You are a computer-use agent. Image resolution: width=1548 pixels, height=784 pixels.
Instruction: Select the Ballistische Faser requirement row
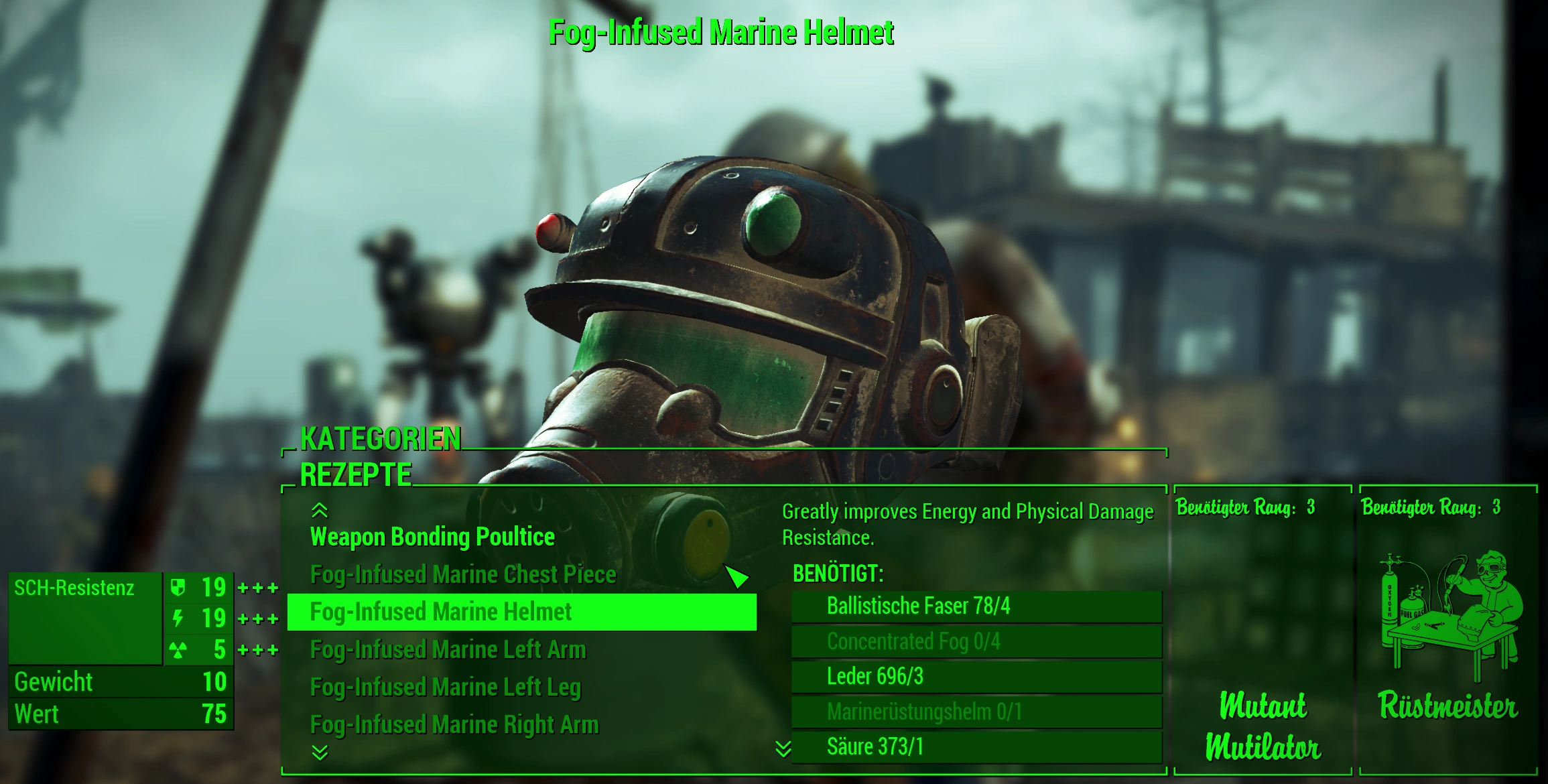tap(976, 606)
